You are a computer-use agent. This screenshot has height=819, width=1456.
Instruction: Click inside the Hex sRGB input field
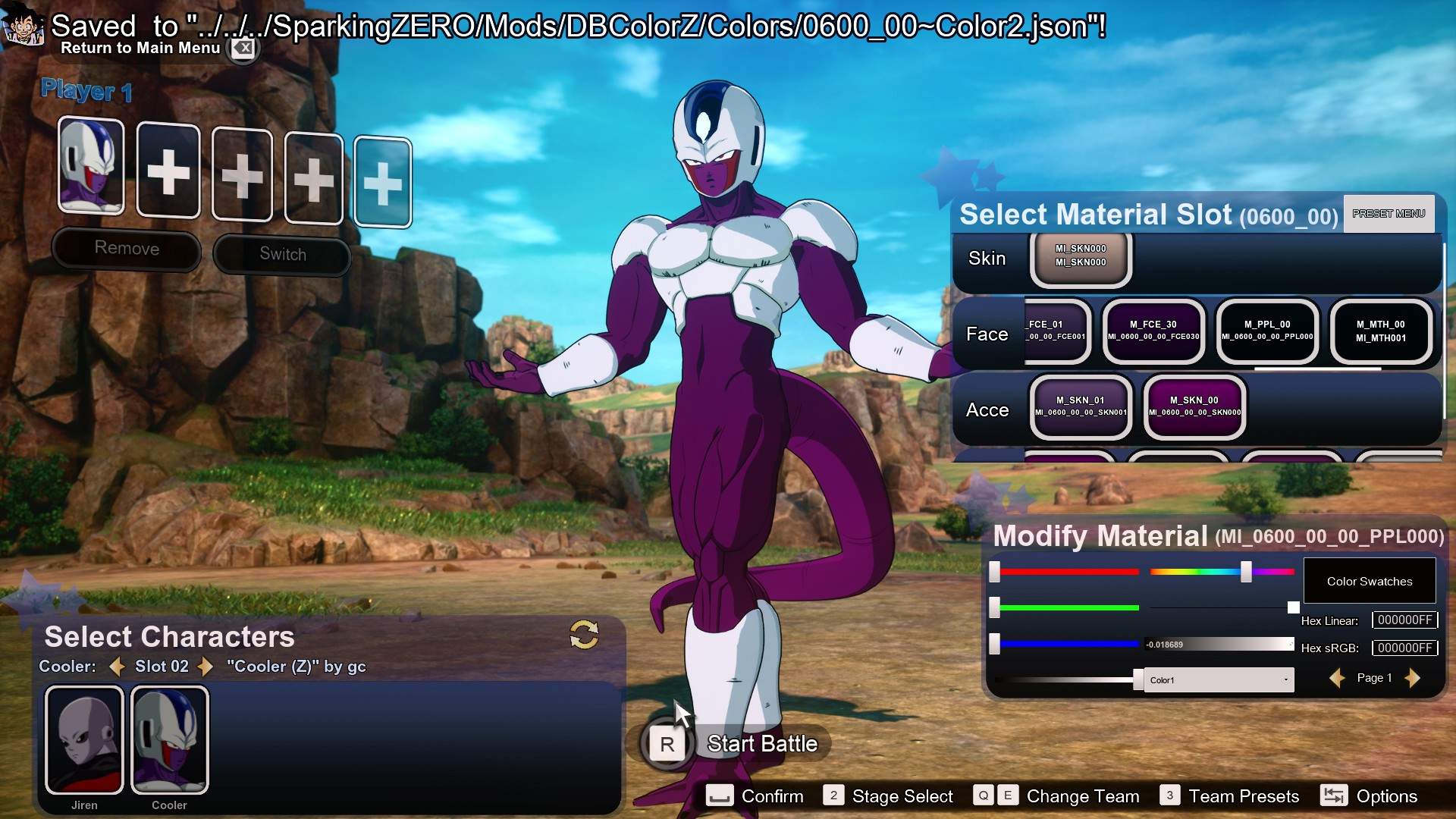(x=1404, y=648)
